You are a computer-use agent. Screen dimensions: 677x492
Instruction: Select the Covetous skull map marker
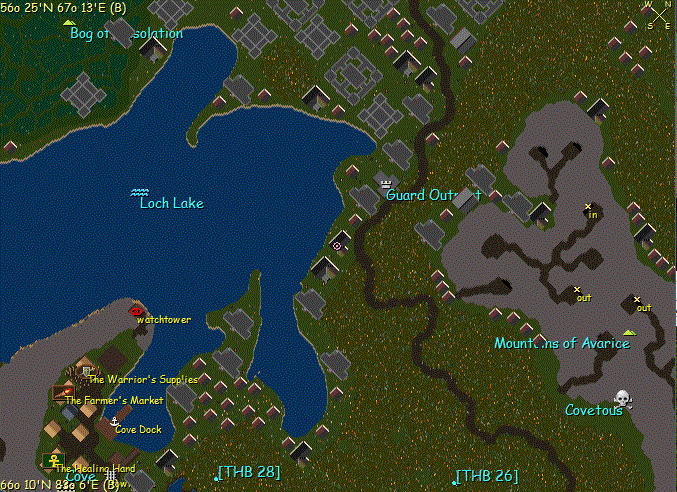[622, 397]
